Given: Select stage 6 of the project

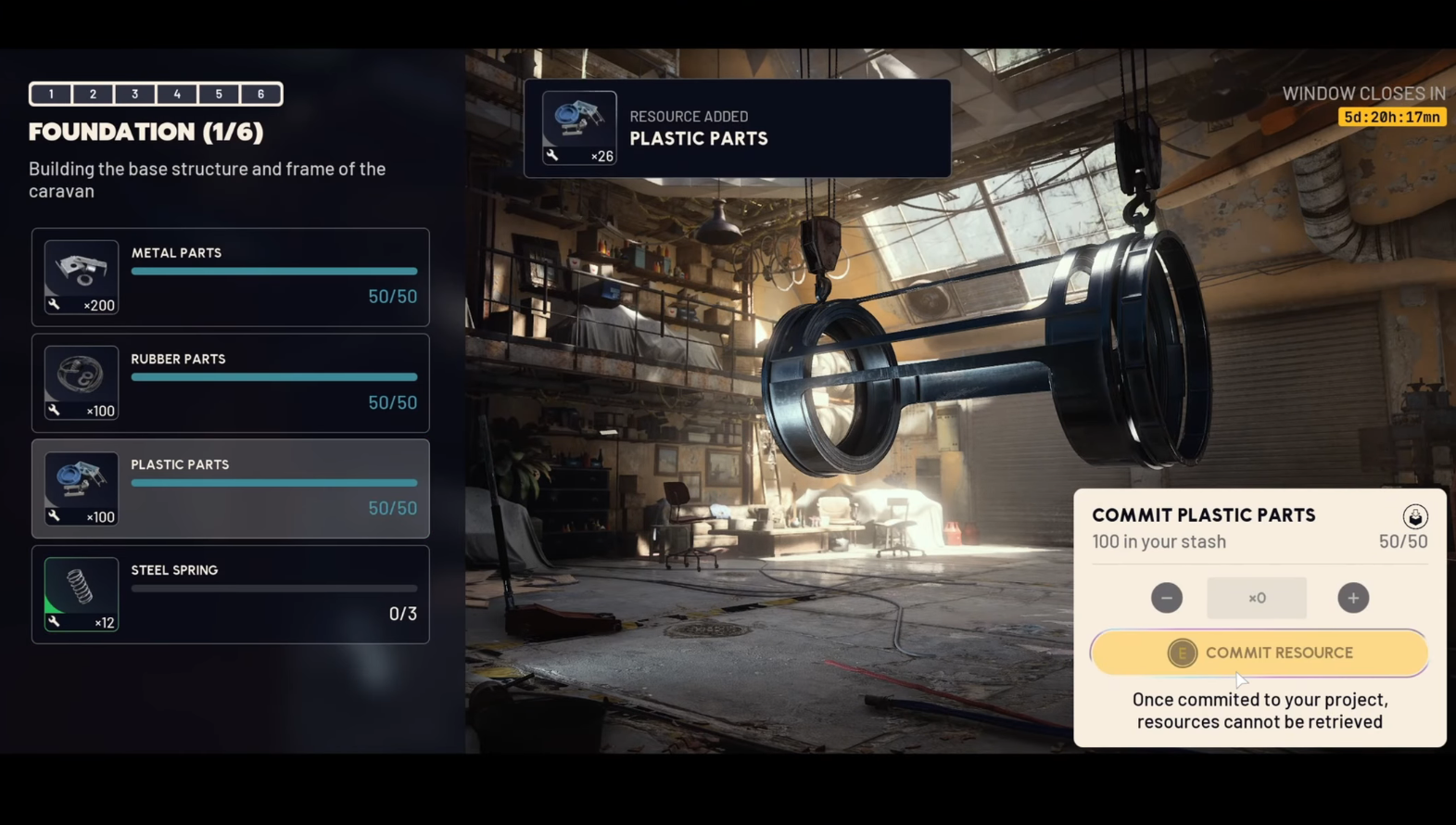Looking at the screenshot, I should [261, 94].
